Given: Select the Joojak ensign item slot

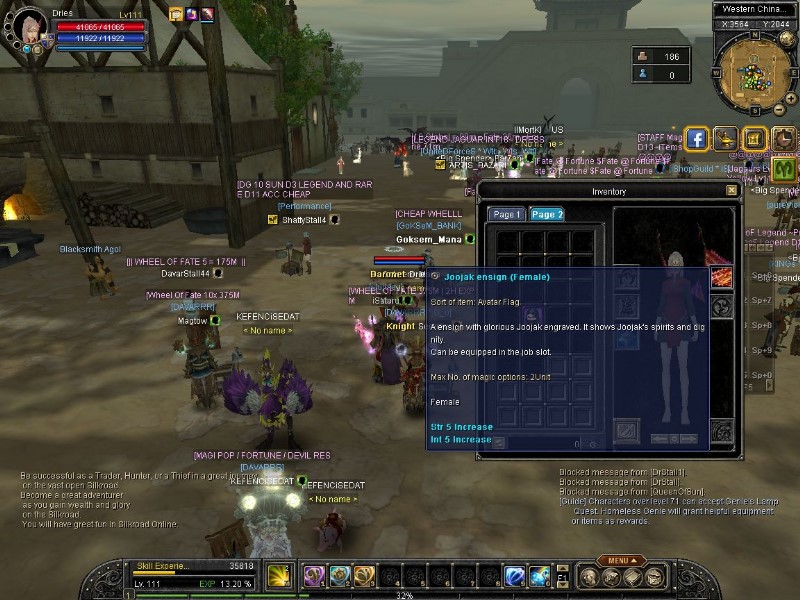Looking at the screenshot, I should pyautogui.click(x=533, y=316).
